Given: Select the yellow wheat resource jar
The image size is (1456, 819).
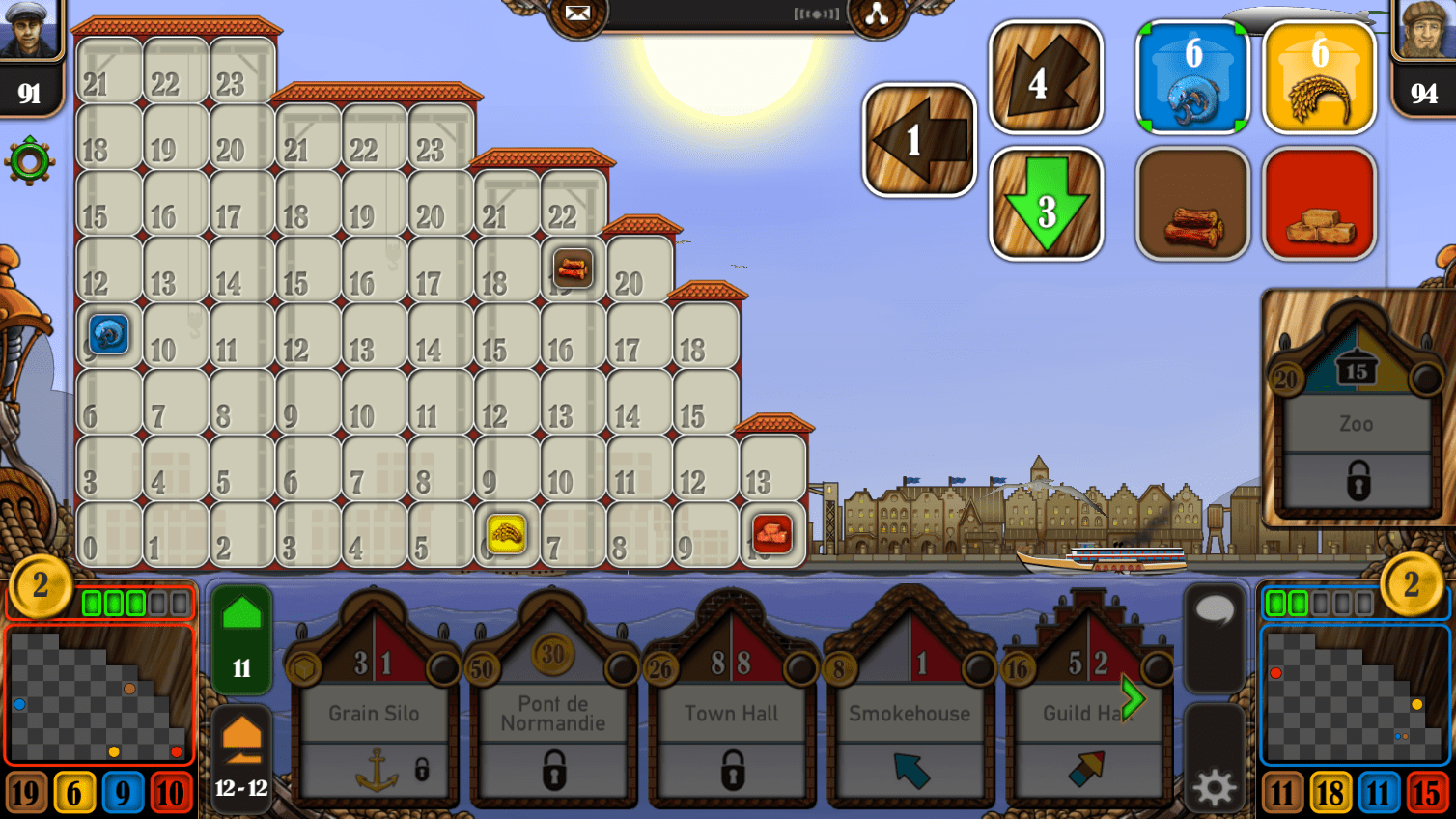Looking at the screenshot, I should click(x=1319, y=75).
